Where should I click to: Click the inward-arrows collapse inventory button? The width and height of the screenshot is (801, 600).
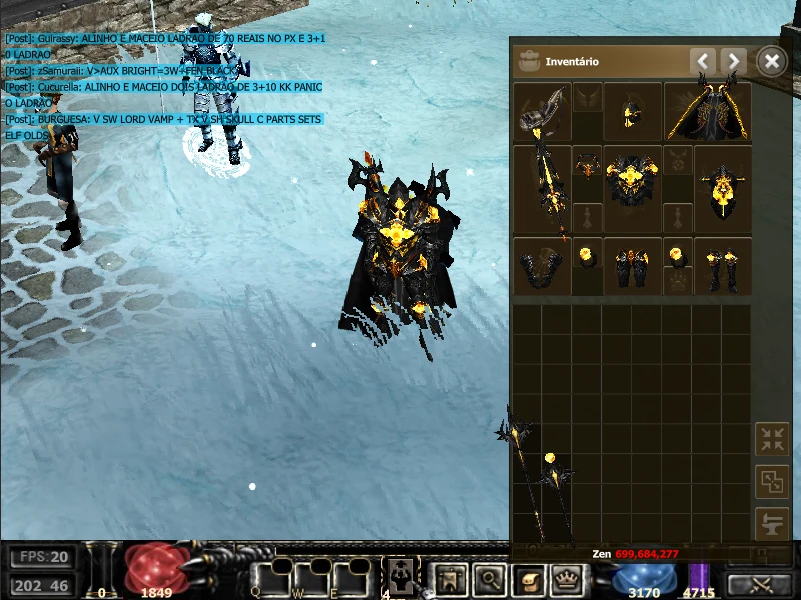(x=771, y=439)
